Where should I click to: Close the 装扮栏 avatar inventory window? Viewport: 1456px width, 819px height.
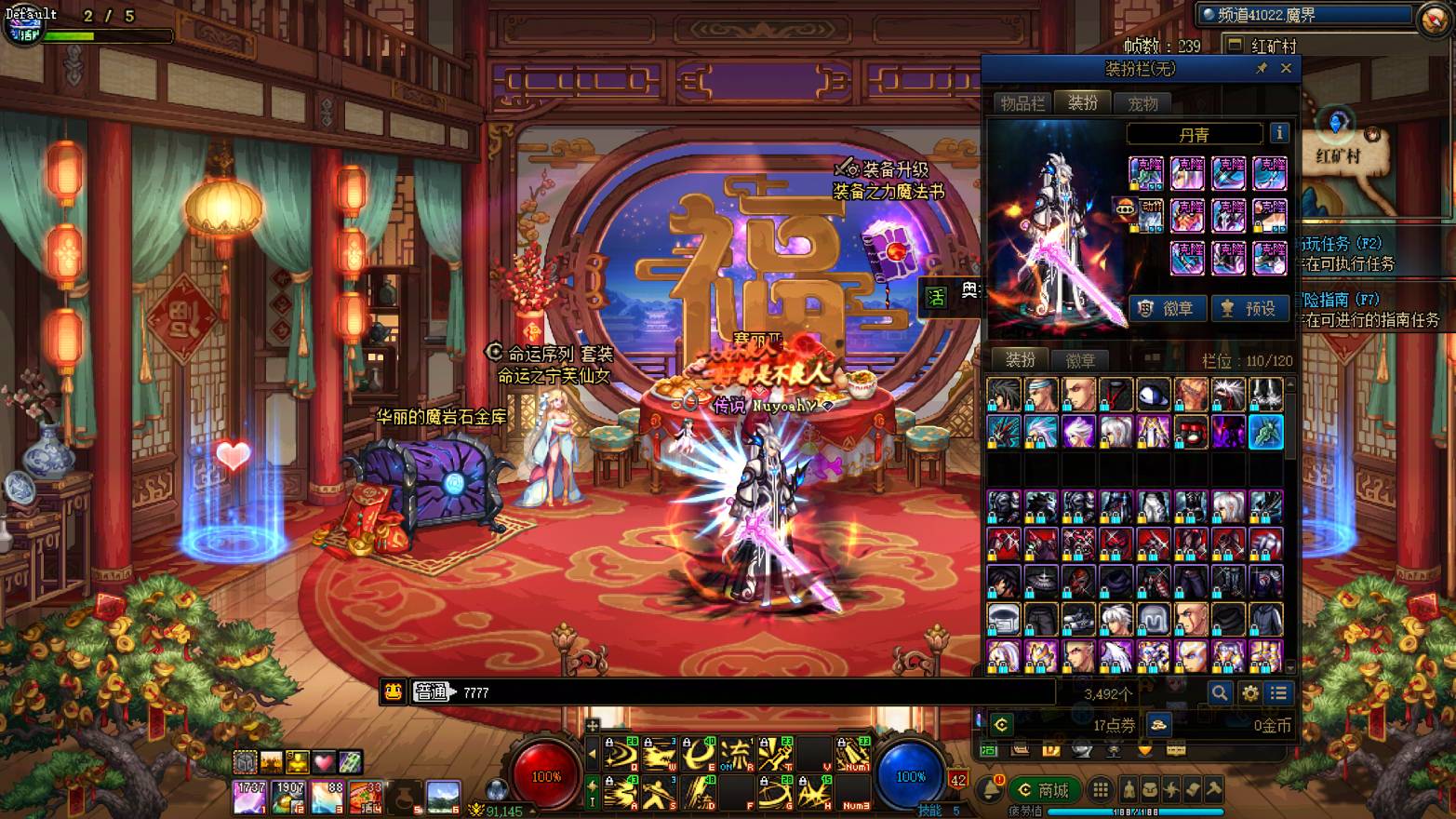click(x=1286, y=68)
